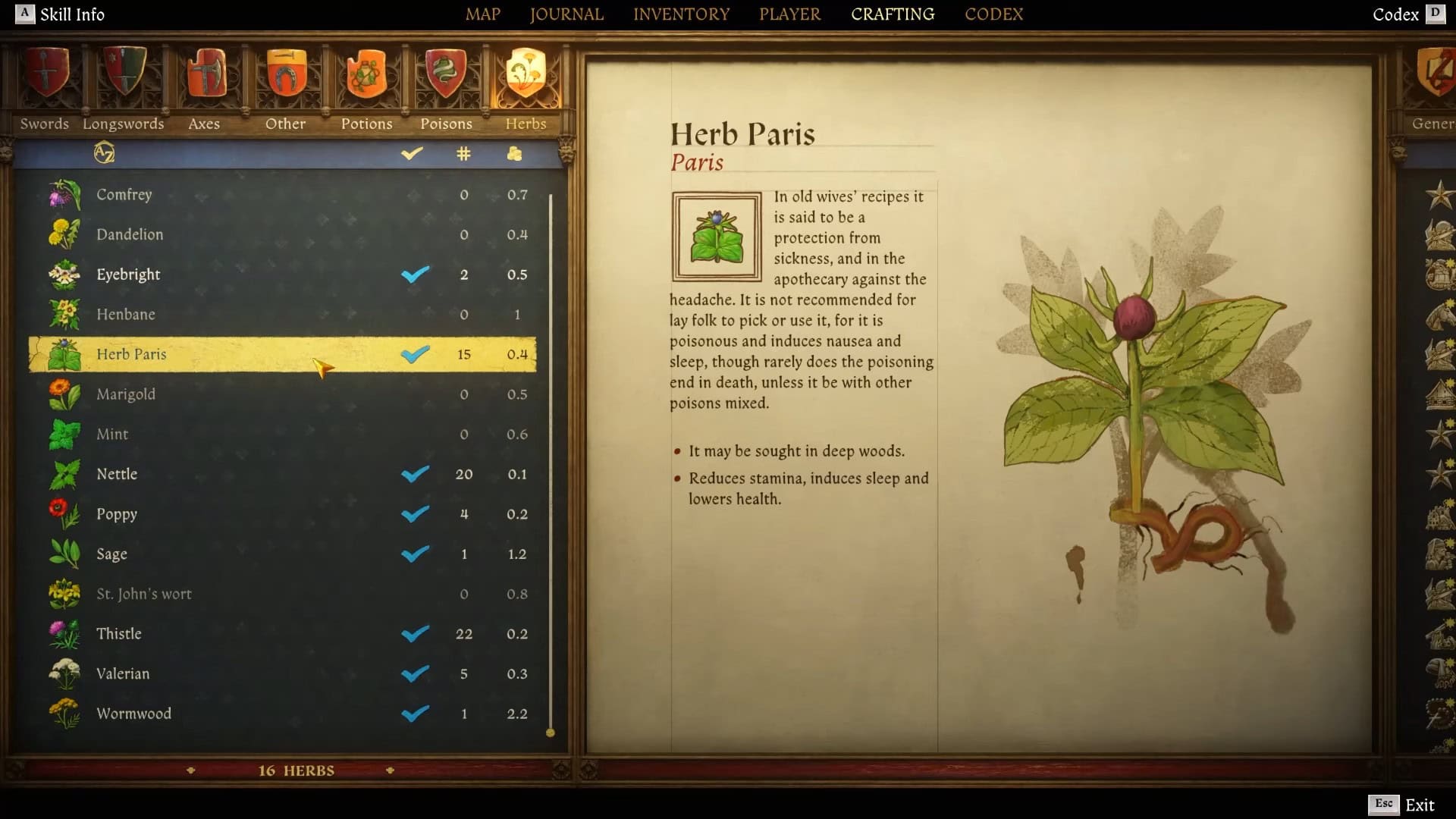This screenshot has height=819, width=1456.
Task: Sort herb list by quantity hash icon
Action: point(463,154)
